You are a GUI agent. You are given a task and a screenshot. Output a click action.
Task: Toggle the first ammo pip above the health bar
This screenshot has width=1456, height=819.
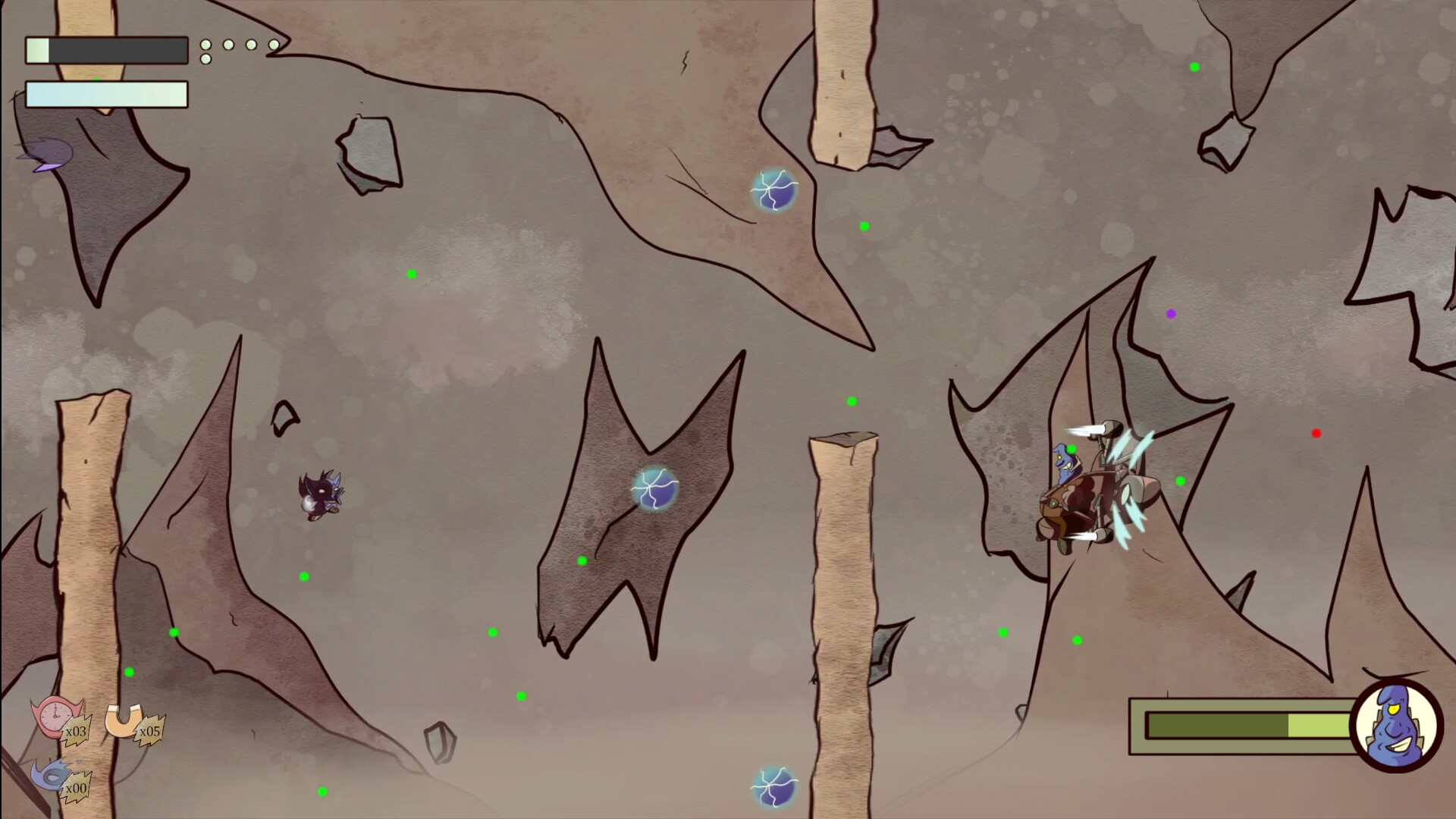[206, 45]
